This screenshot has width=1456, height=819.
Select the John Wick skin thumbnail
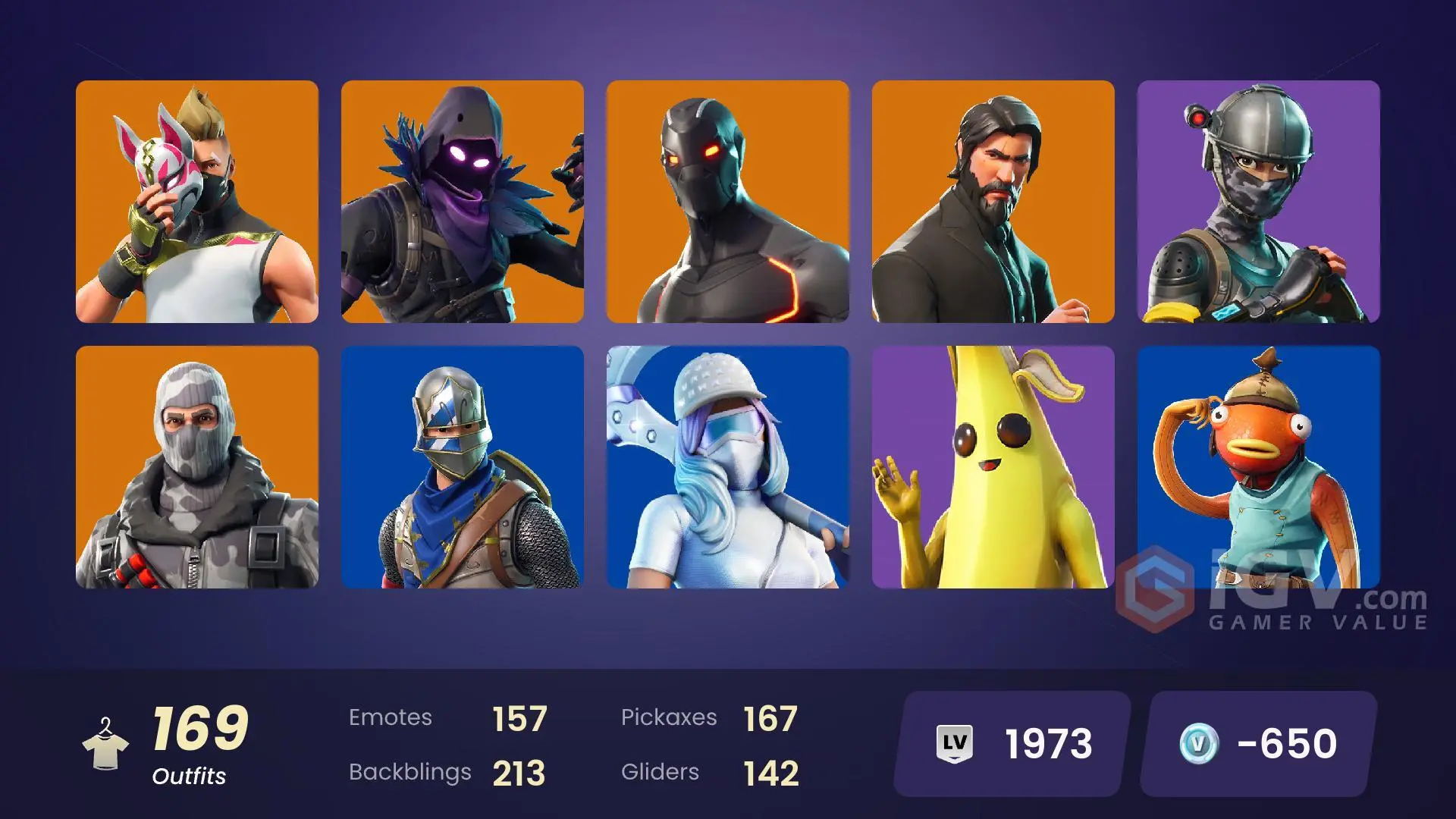pos(993,205)
